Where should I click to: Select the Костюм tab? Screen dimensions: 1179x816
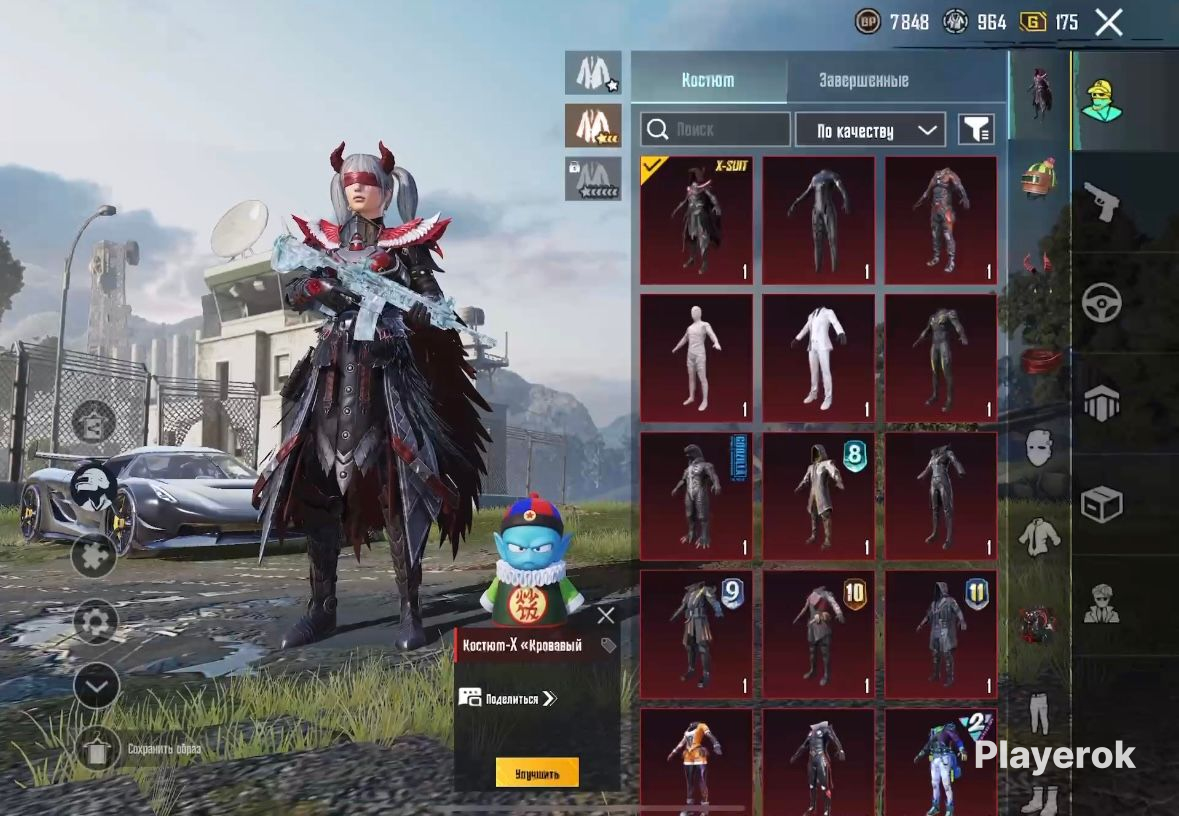pos(708,80)
